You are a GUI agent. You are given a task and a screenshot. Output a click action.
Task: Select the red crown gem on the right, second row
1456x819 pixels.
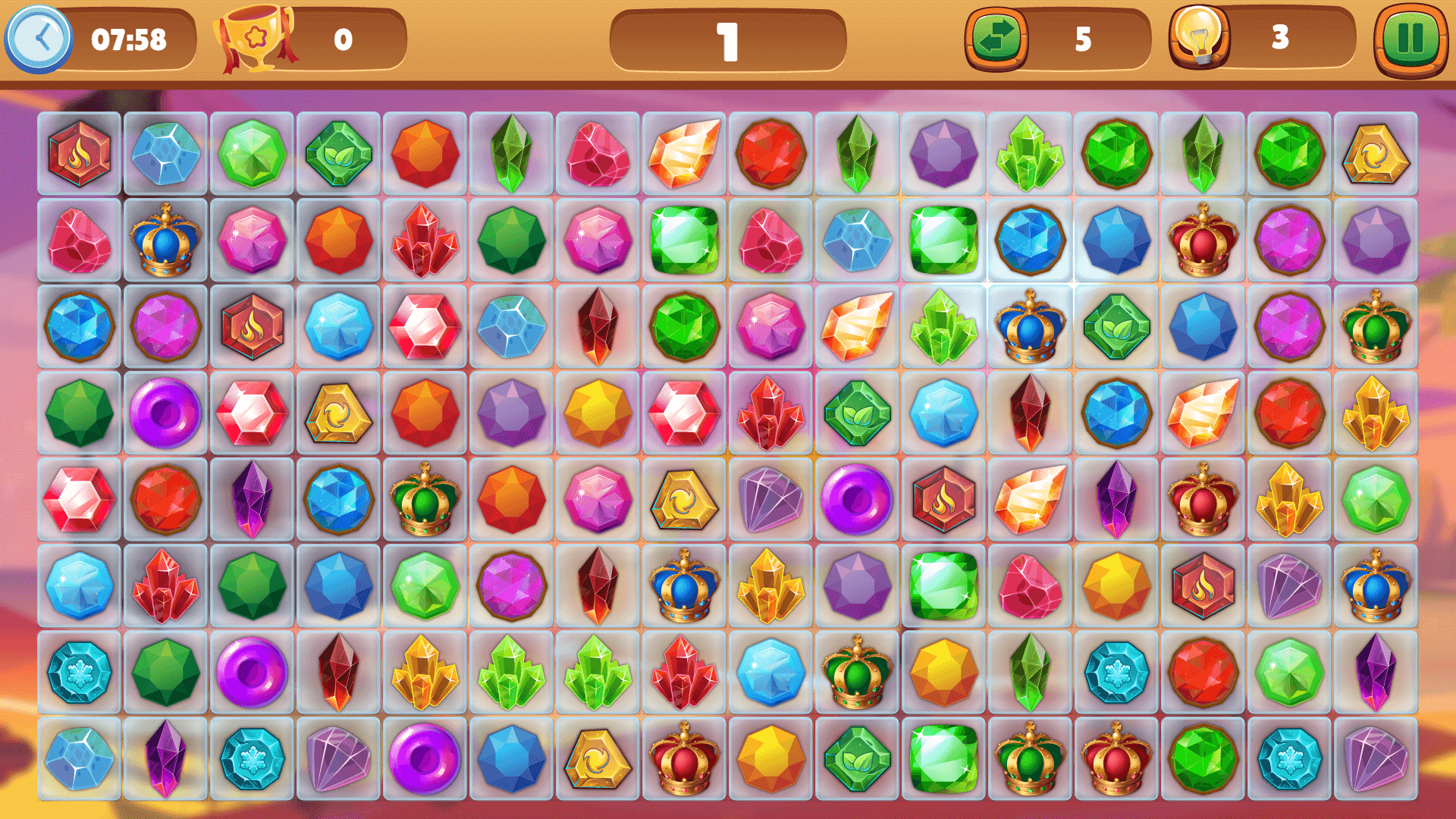1203,241
